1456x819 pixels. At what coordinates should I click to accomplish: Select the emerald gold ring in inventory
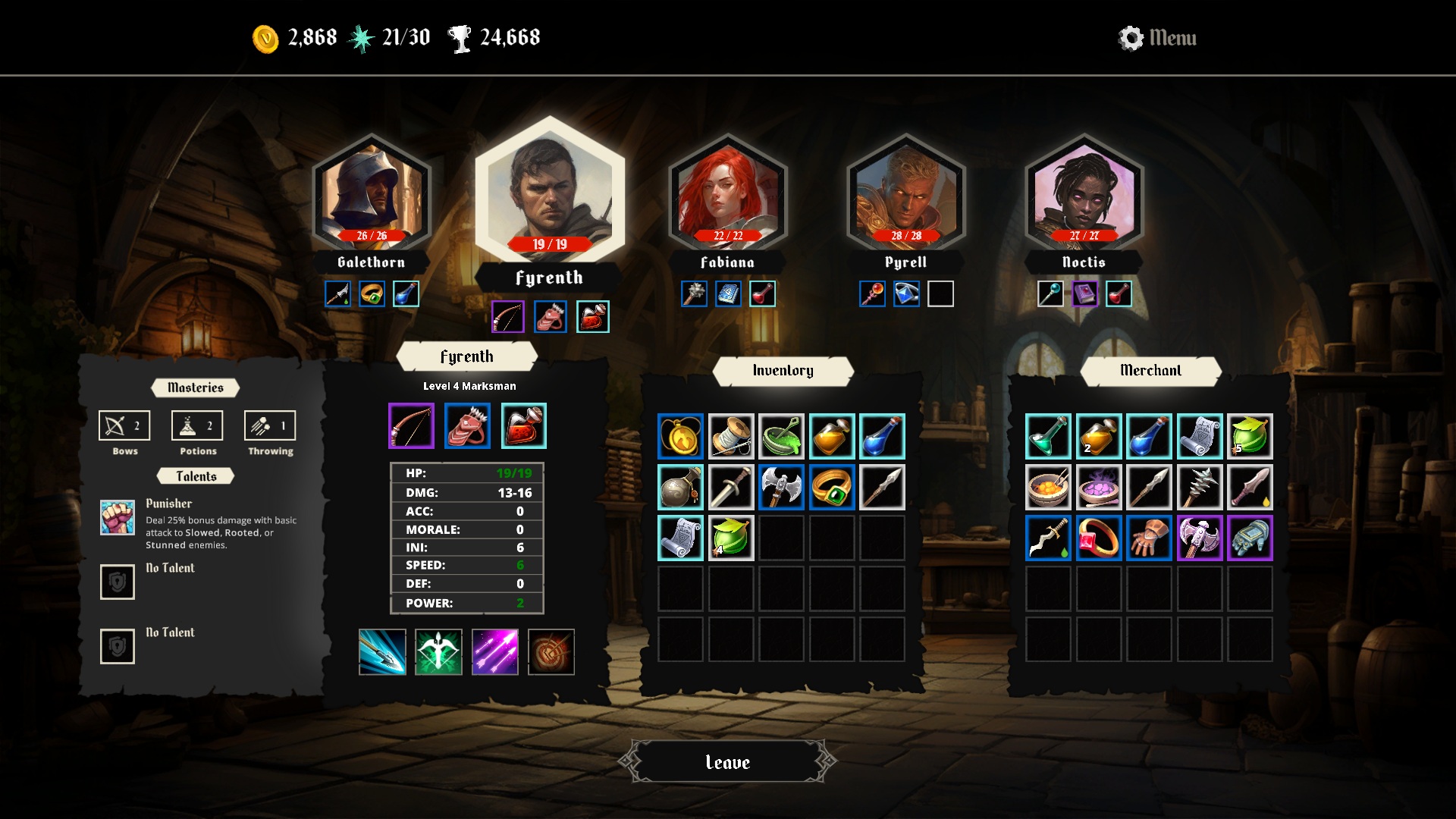coord(832,488)
